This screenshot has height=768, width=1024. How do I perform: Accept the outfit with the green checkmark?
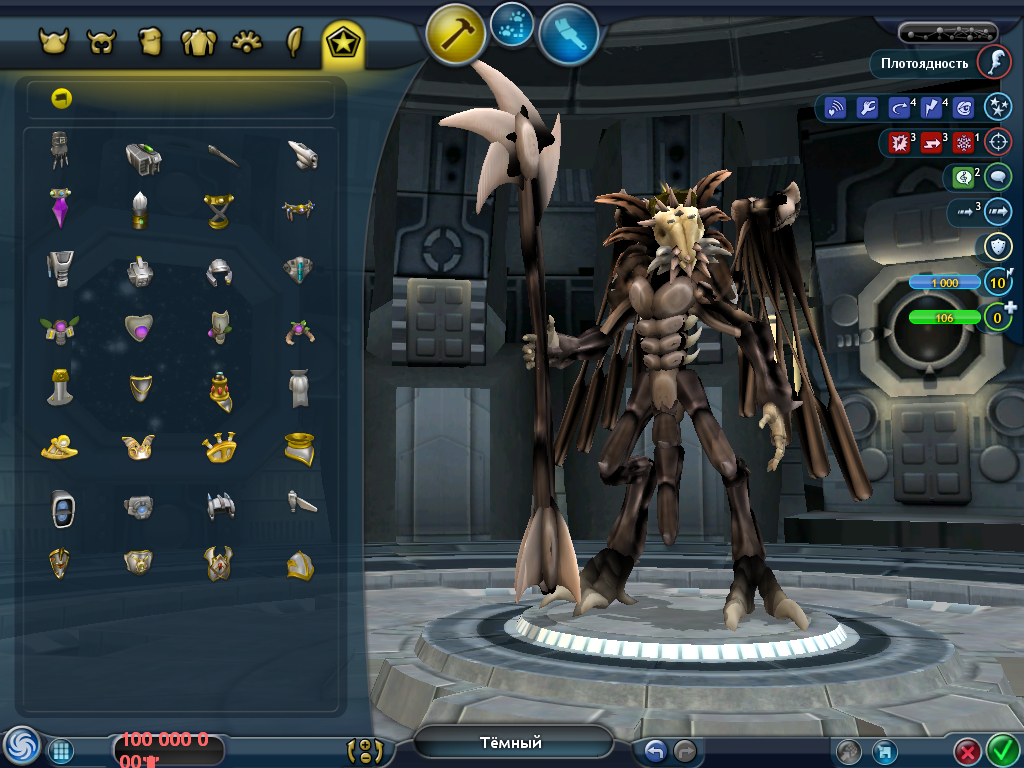pyautogui.click(x=1002, y=750)
